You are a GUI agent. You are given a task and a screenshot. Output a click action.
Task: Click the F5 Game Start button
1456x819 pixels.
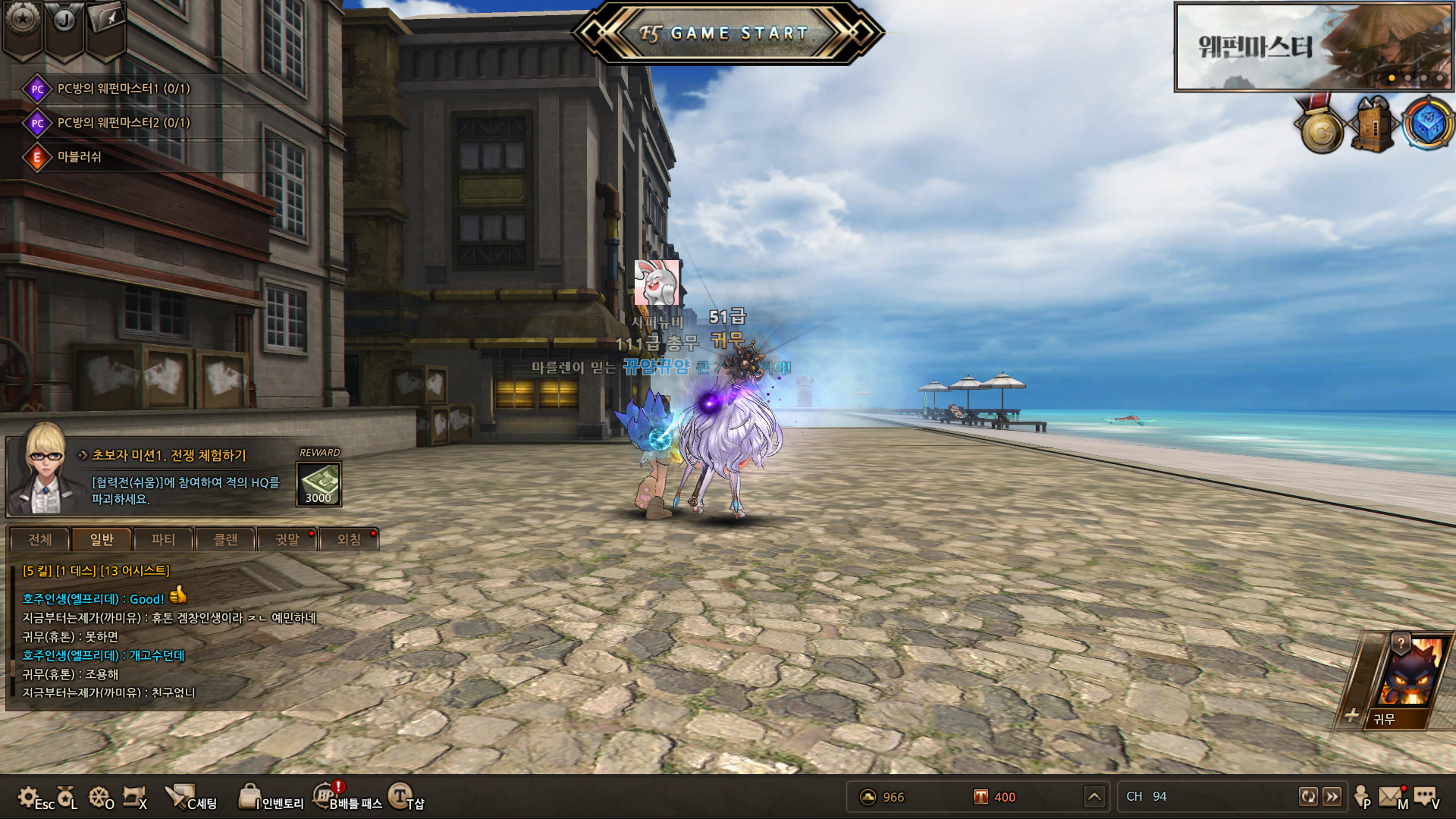[728, 33]
